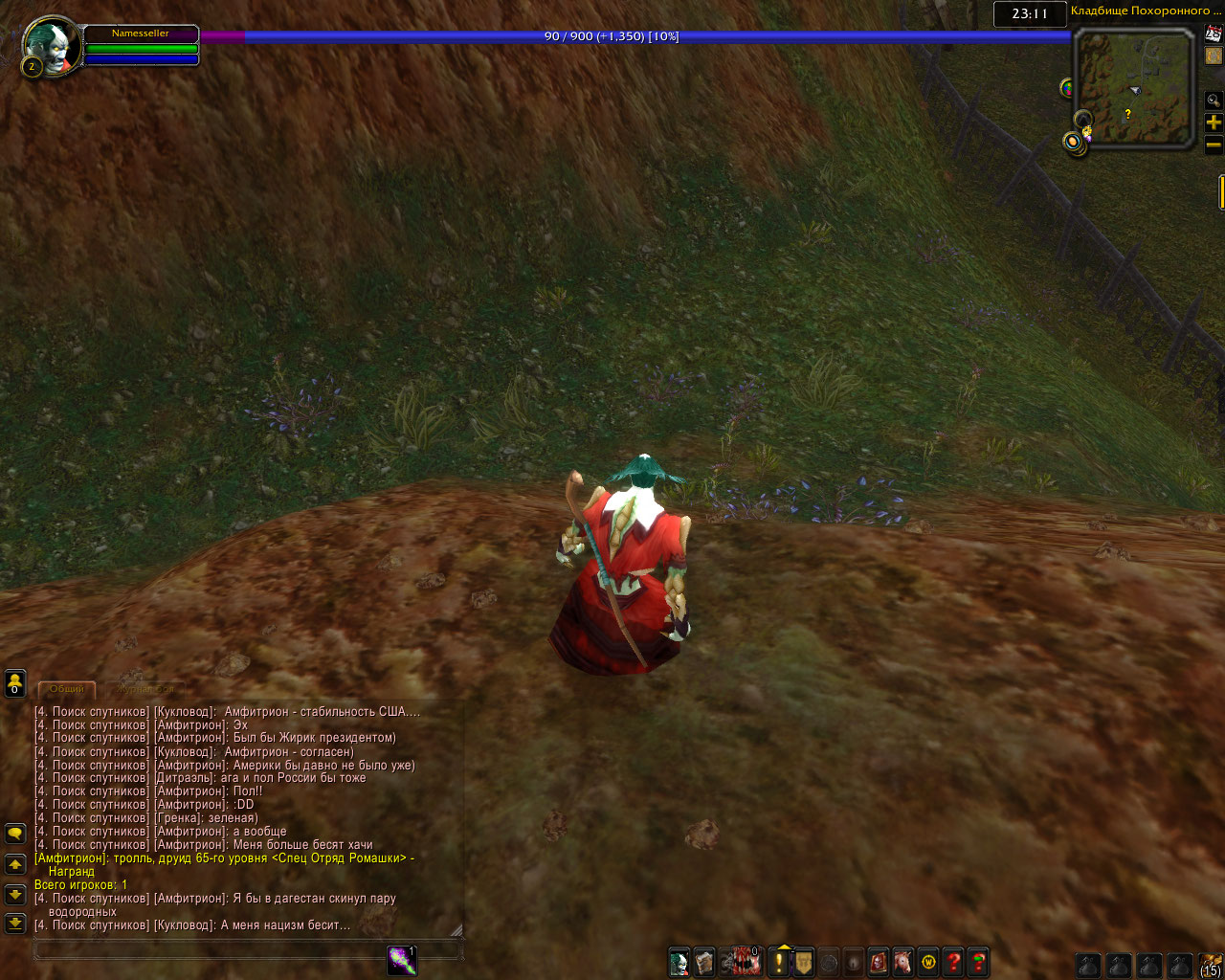Click the Namesseller player portrait

tap(50, 45)
